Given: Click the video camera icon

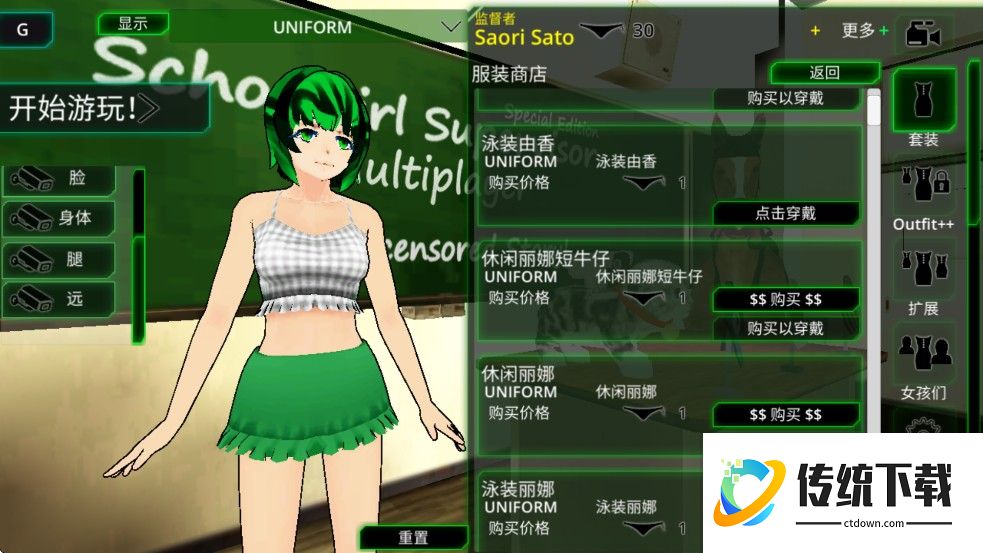Looking at the screenshot, I should [x=923, y=34].
